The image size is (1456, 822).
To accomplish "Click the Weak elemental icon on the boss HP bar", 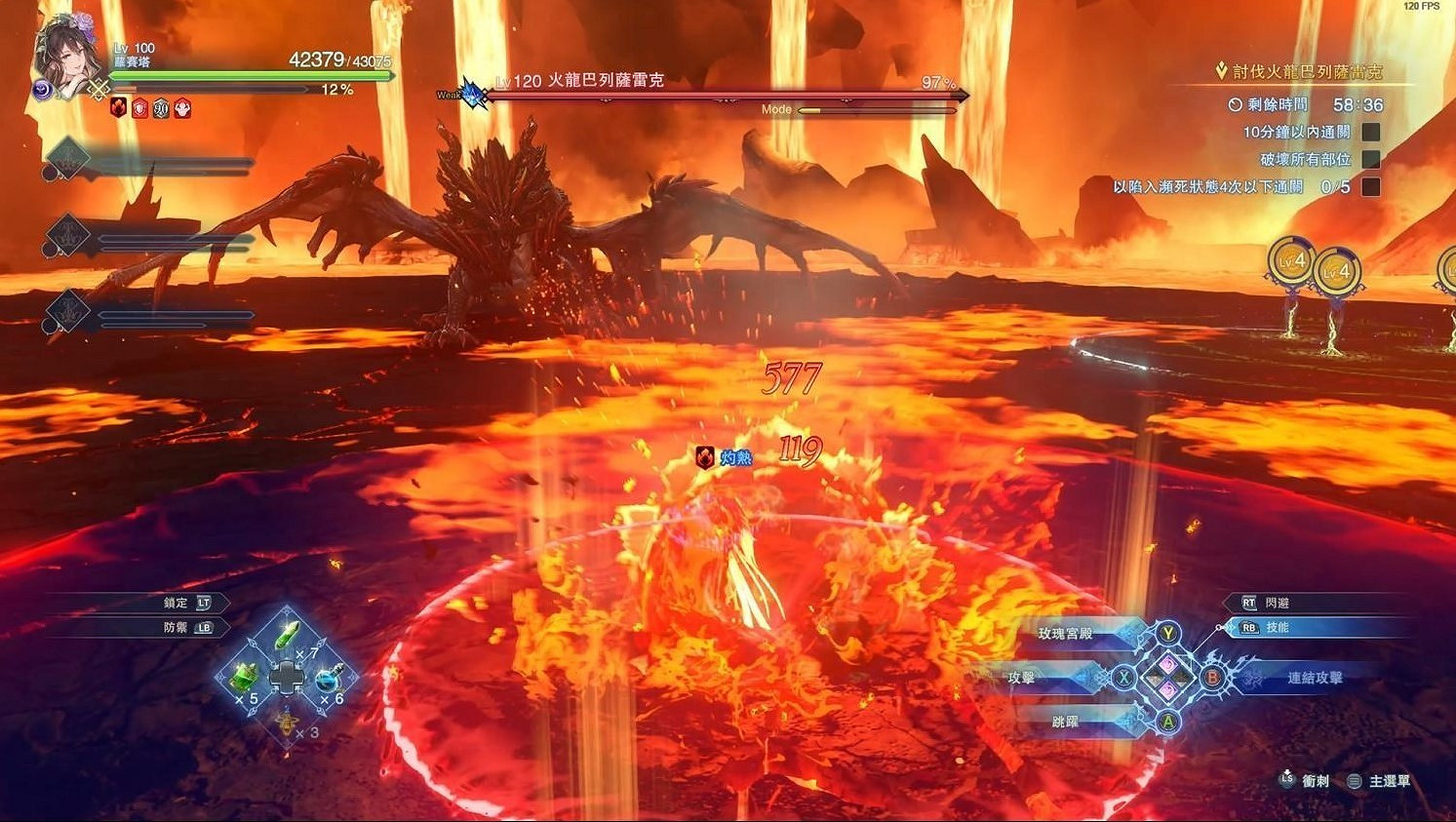I will tap(470, 94).
